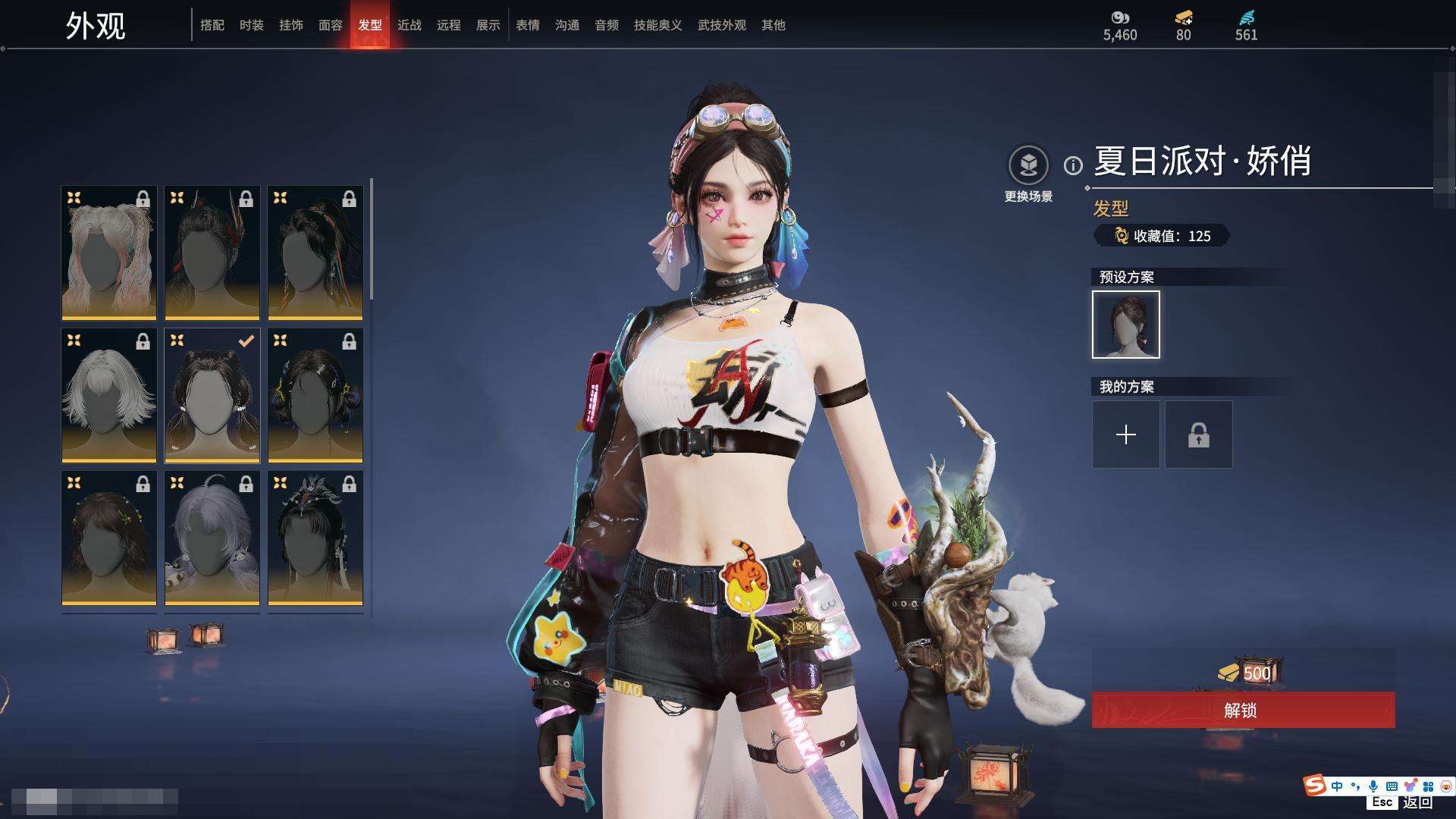Choose the brown wavy hair with flowers
The image size is (1456, 819).
coord(109,538)
